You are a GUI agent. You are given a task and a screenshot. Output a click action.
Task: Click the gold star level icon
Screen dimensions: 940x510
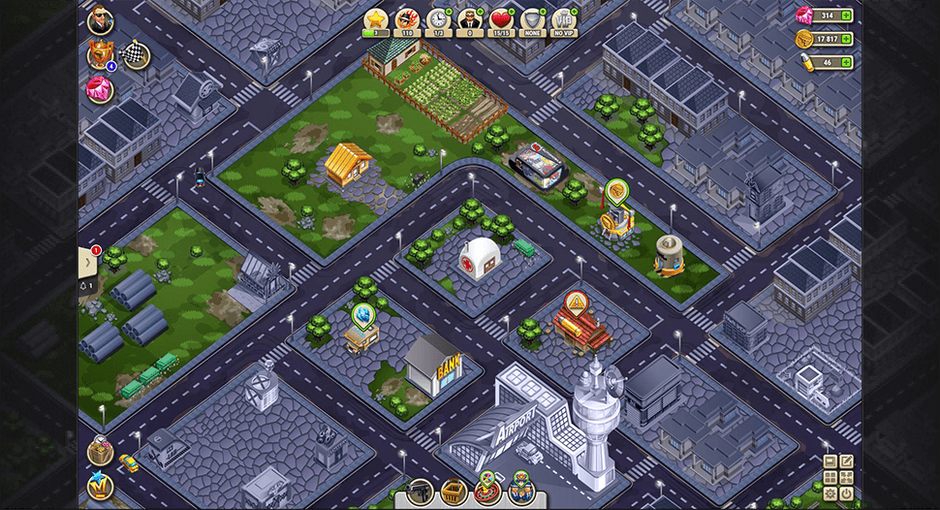375,19
